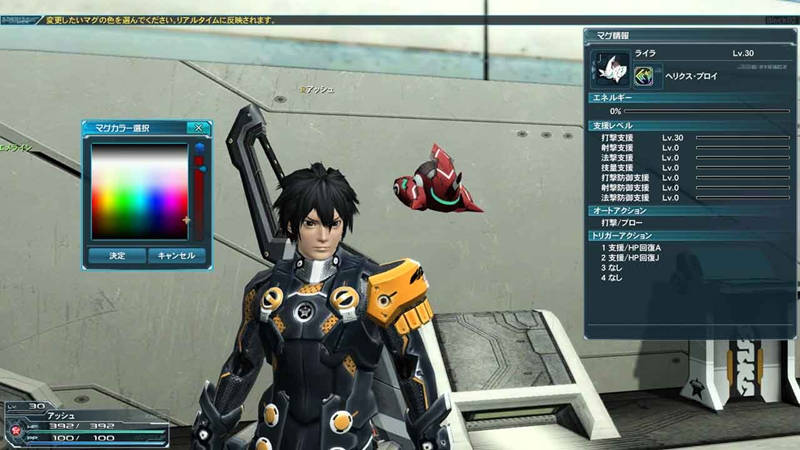Viewport: 800px width, 450px height.
Task: Select the ライラ mag portrait icon
Action: coord(609,71)
